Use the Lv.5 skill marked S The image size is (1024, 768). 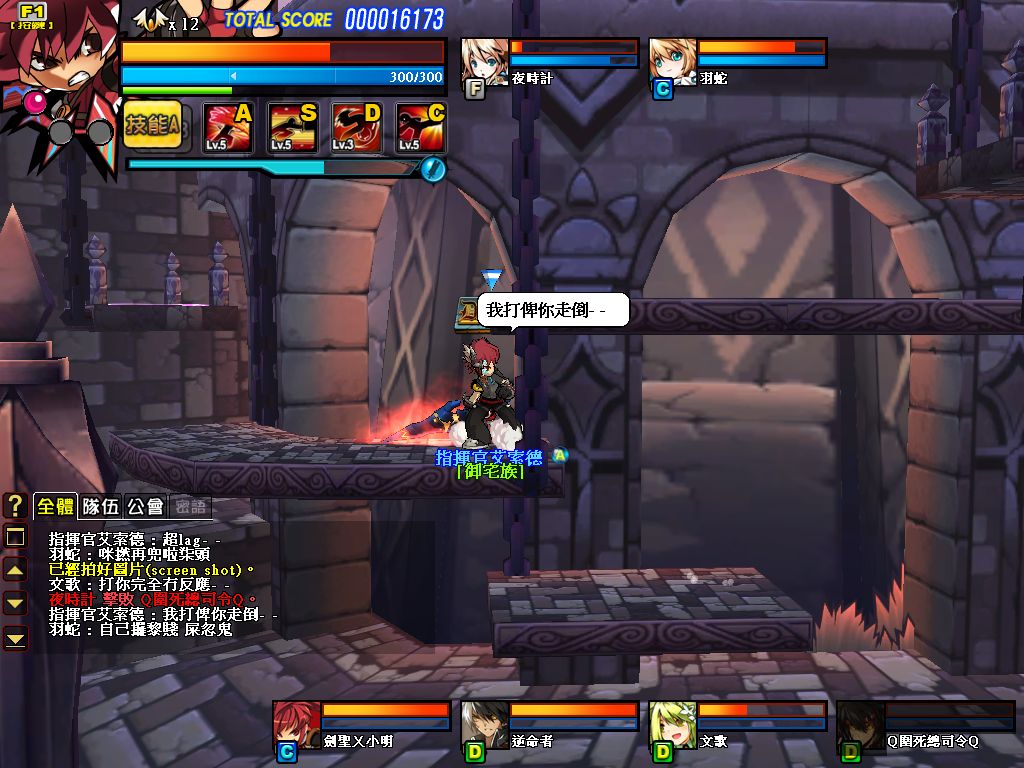[x=292, y=127]
